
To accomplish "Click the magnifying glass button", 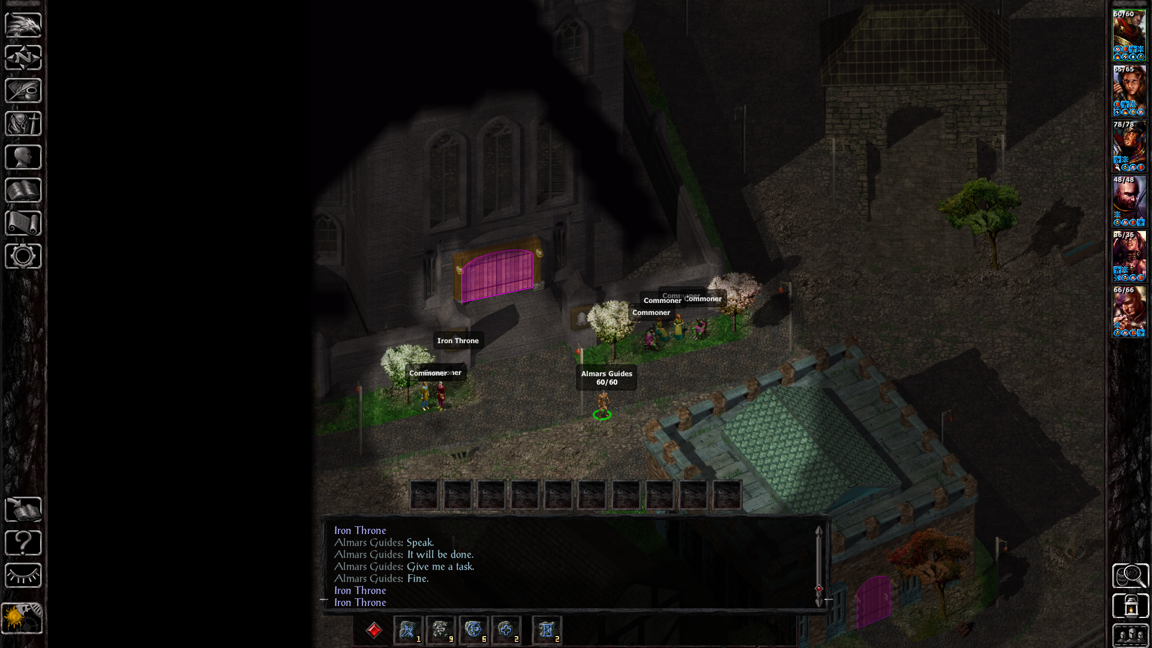I will click(1130, 575).
